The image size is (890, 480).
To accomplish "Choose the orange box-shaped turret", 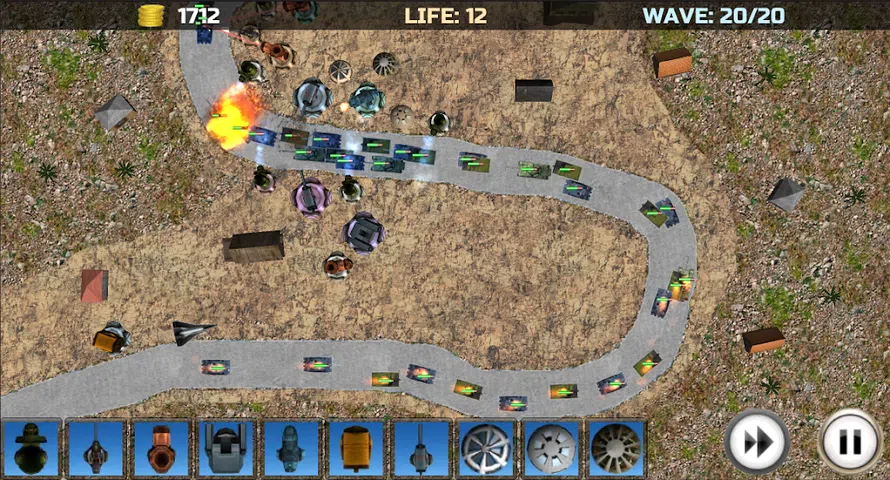I will pyautogui.click(x=355, y=447).
